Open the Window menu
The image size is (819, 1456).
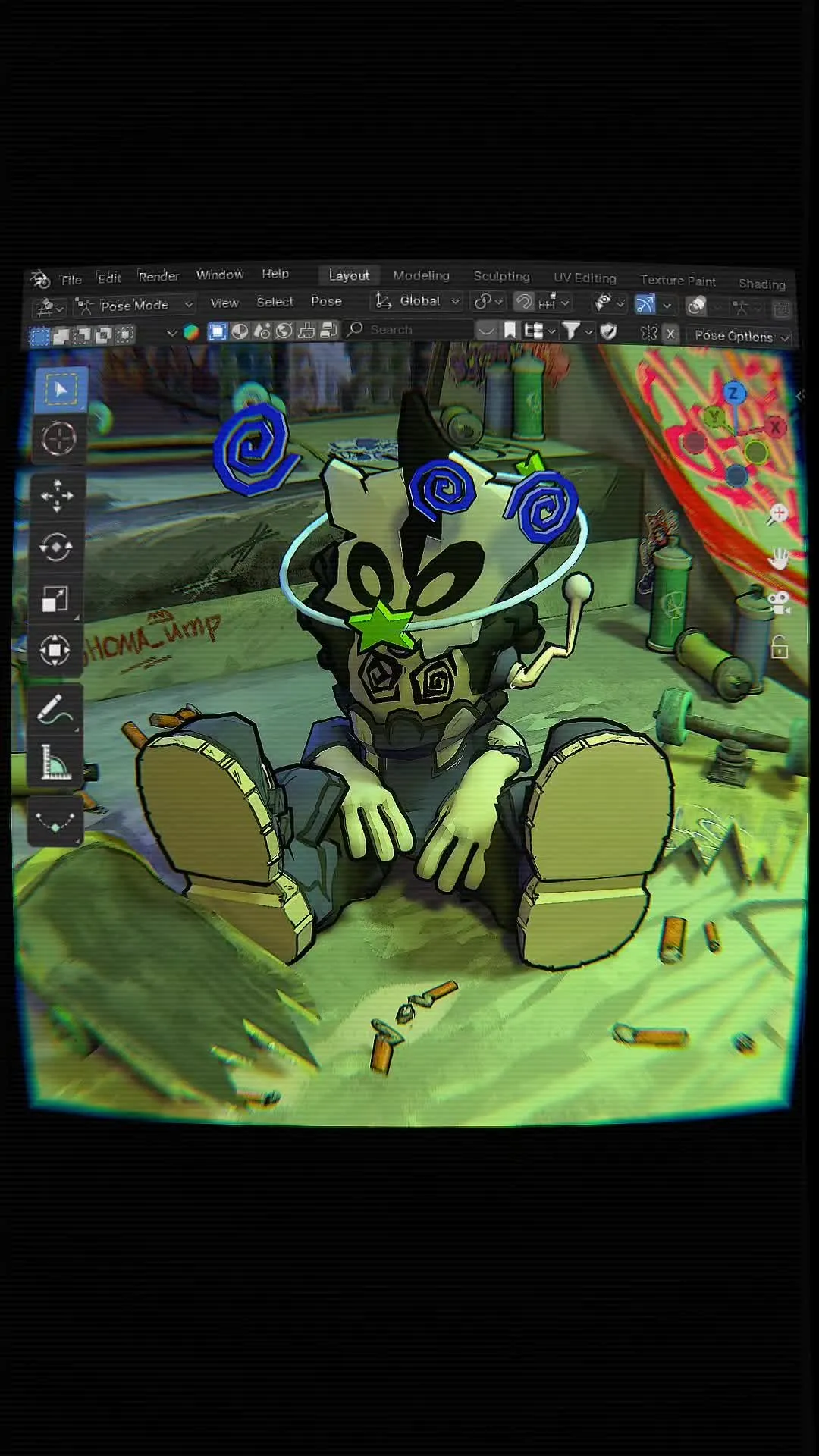tap(220, 275)
